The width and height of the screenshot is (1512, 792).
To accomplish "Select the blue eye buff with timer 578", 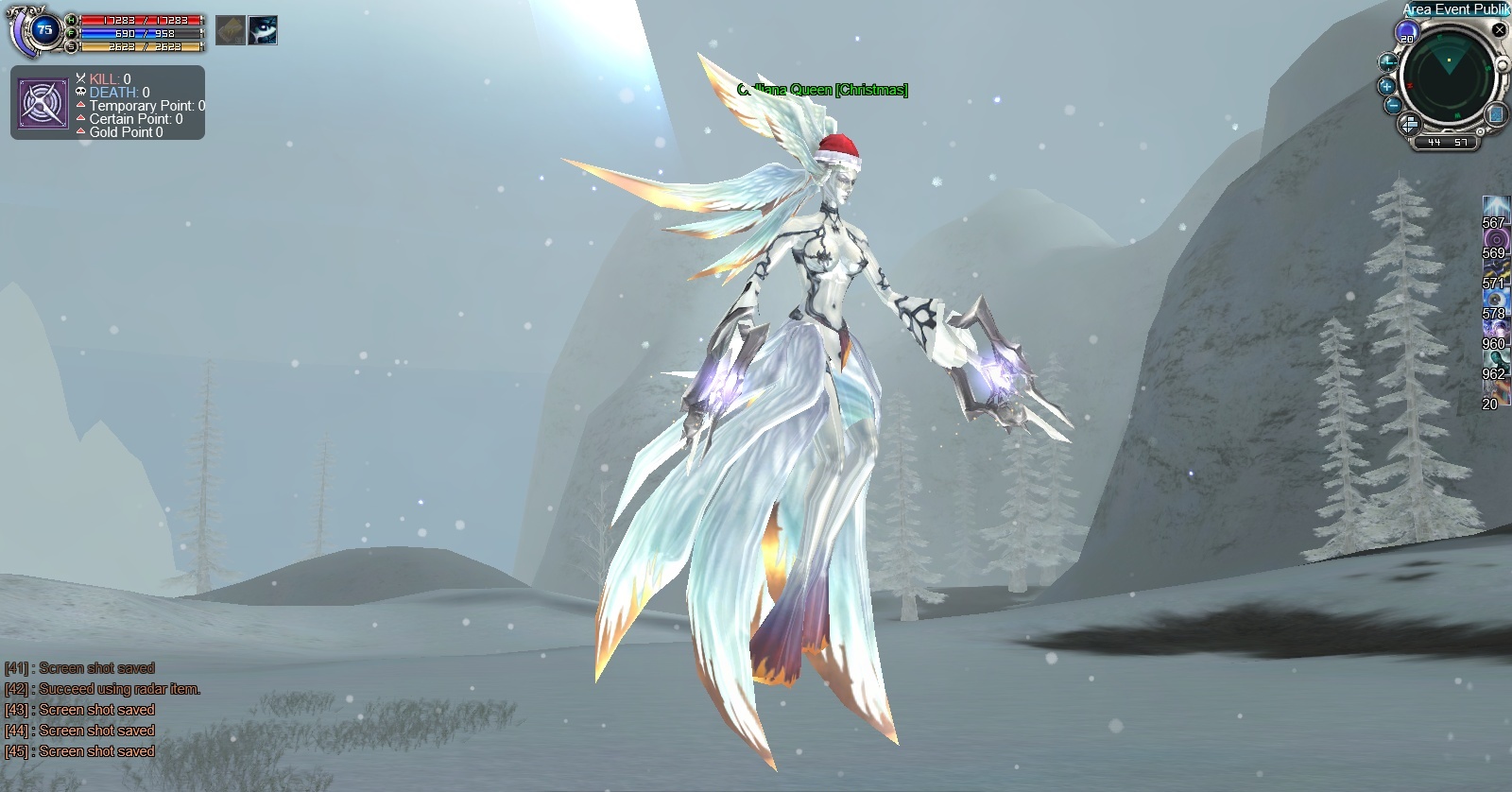I will [1495, 299].
